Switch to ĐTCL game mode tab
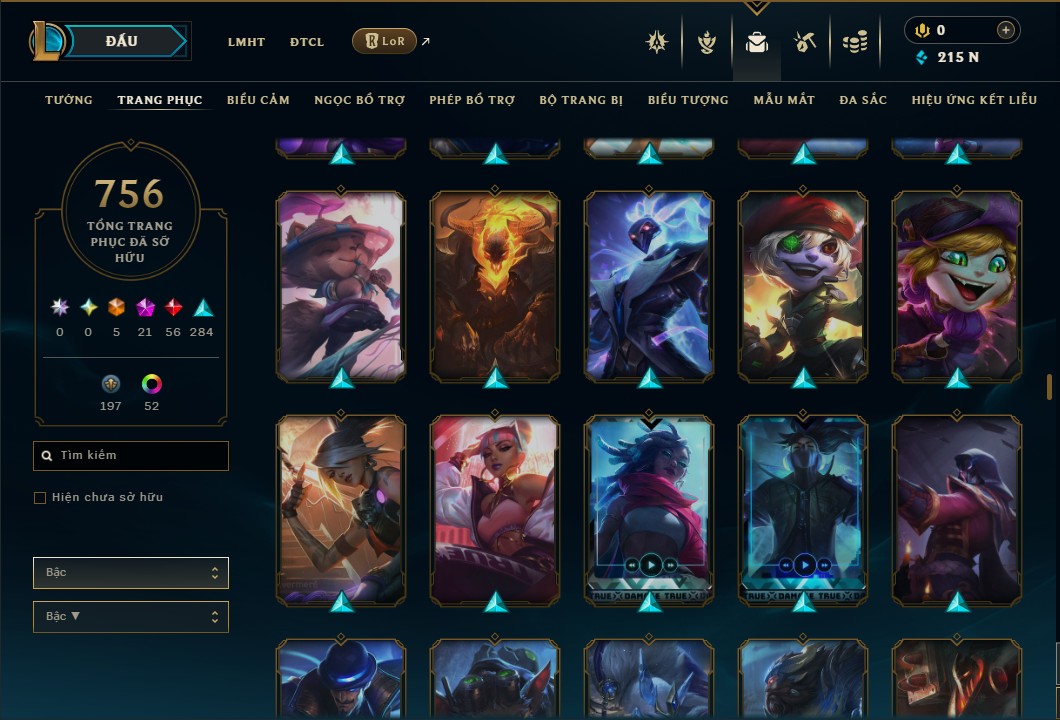The width and height of the screenshot is (1060, 720). click(307, 42)
